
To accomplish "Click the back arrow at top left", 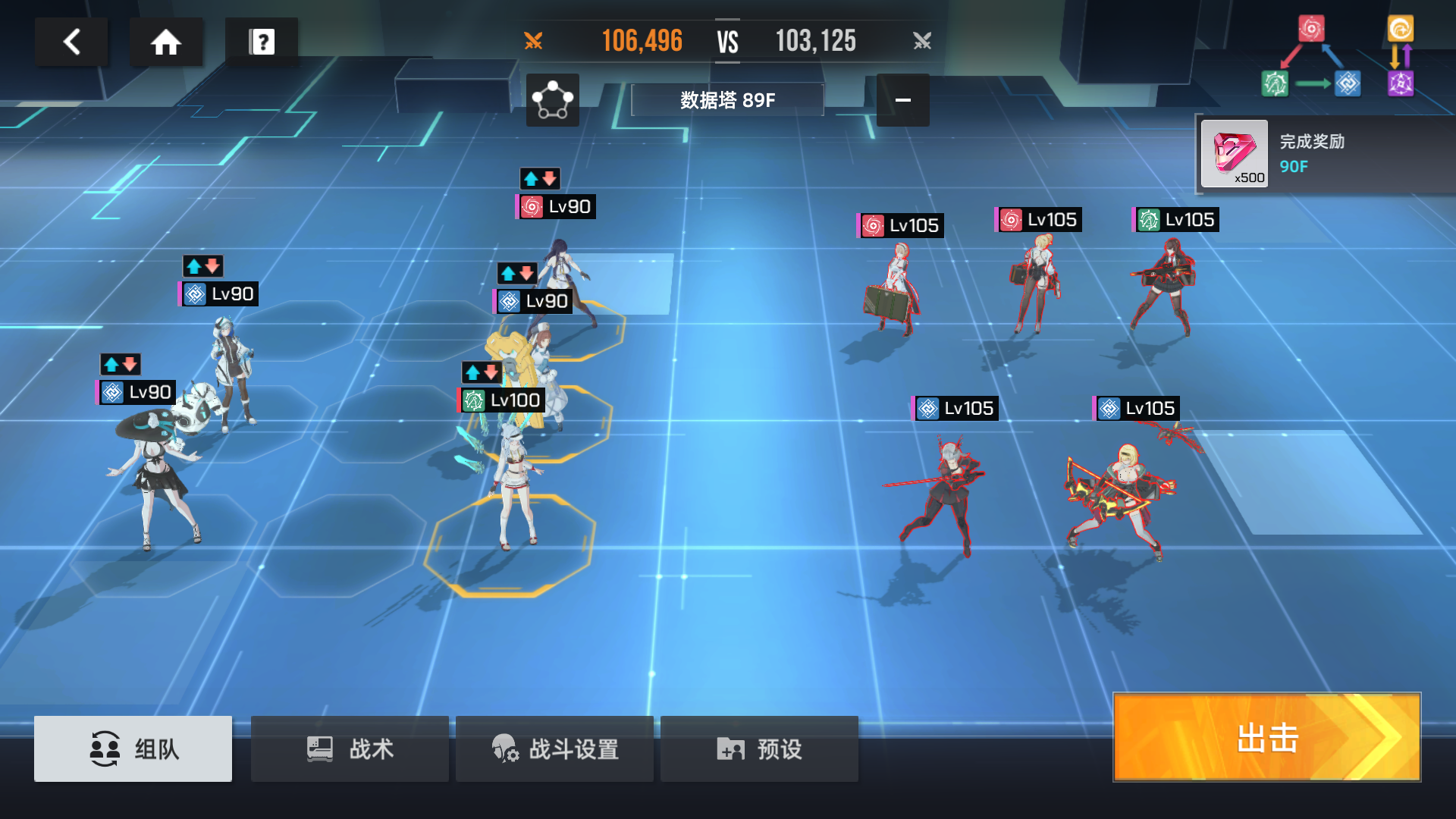I will [x=72, y=42].
